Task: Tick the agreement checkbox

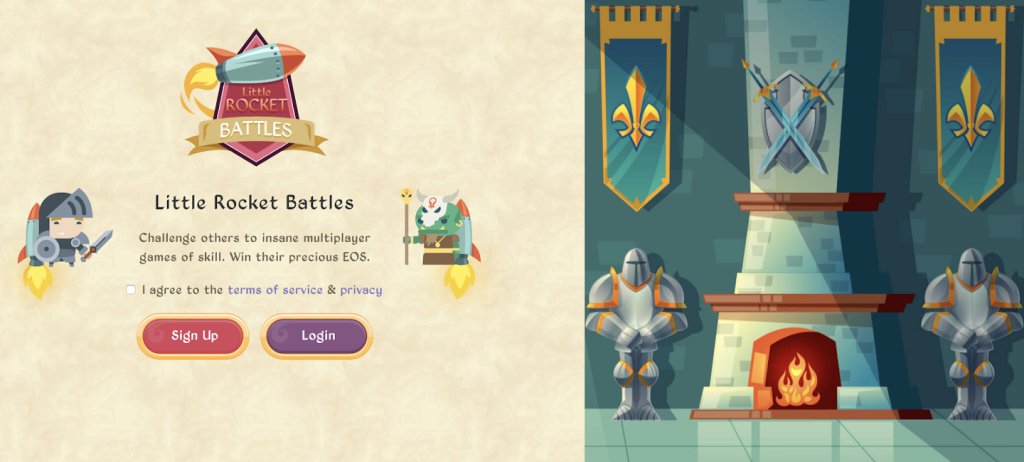Action: coord(131,290)
